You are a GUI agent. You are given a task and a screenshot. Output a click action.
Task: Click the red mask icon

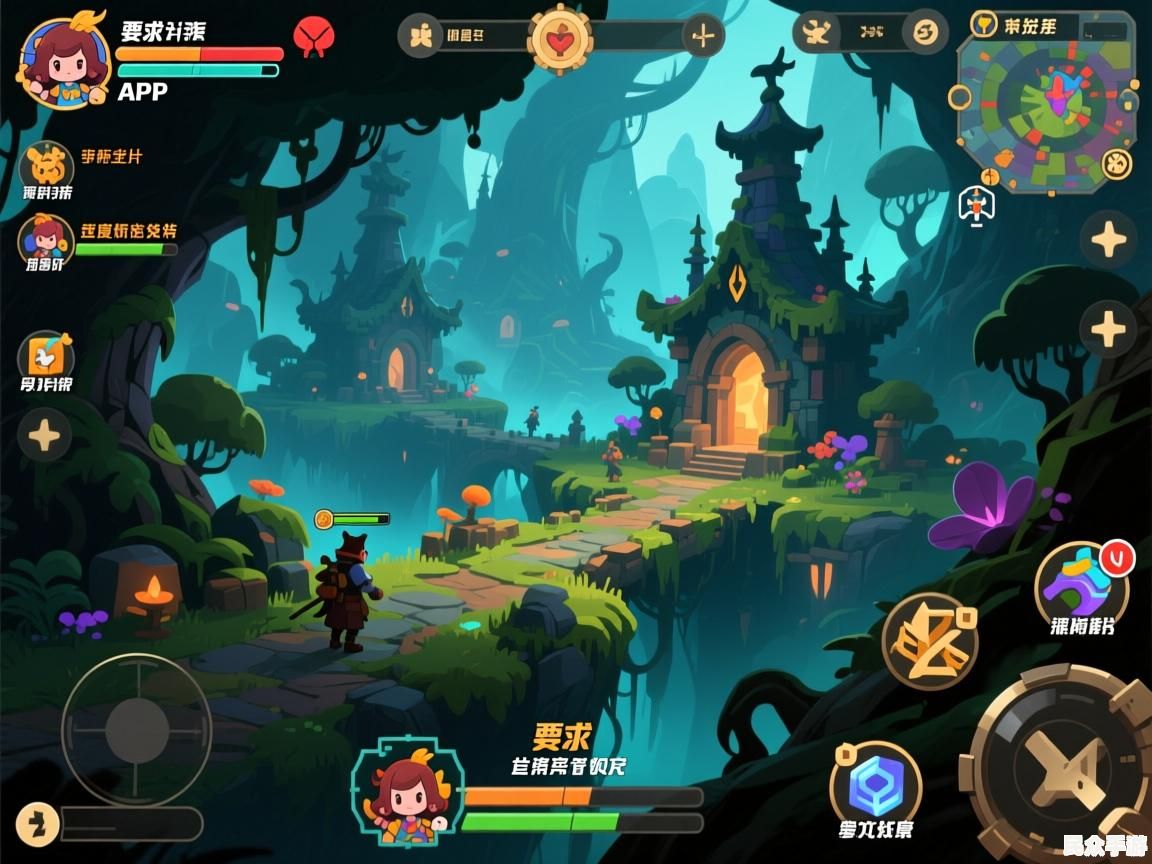(313, 38)
